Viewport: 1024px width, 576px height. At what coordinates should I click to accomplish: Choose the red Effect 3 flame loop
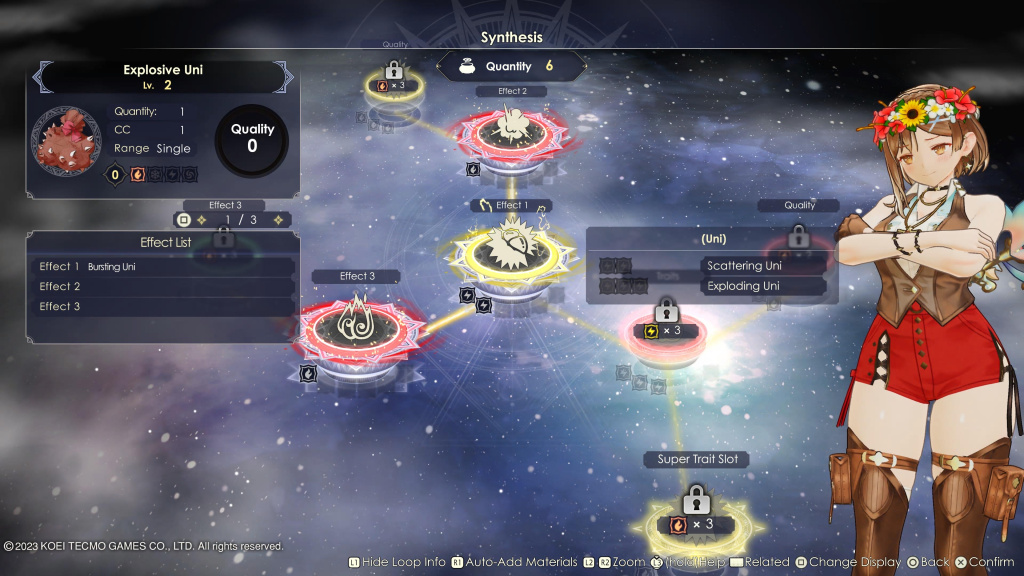click(x=357, y=324)
